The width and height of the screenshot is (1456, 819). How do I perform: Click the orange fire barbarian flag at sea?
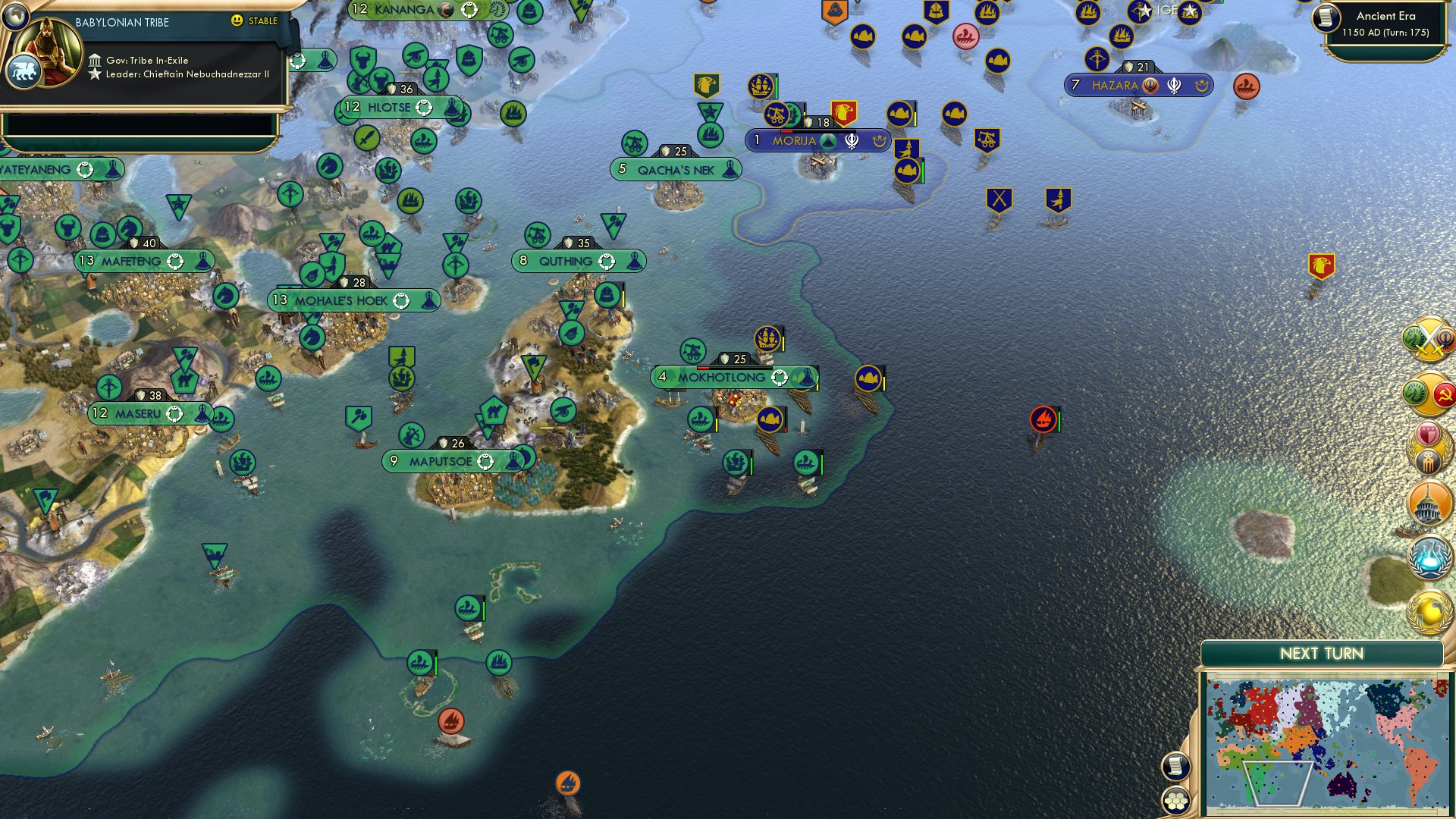1042,419
